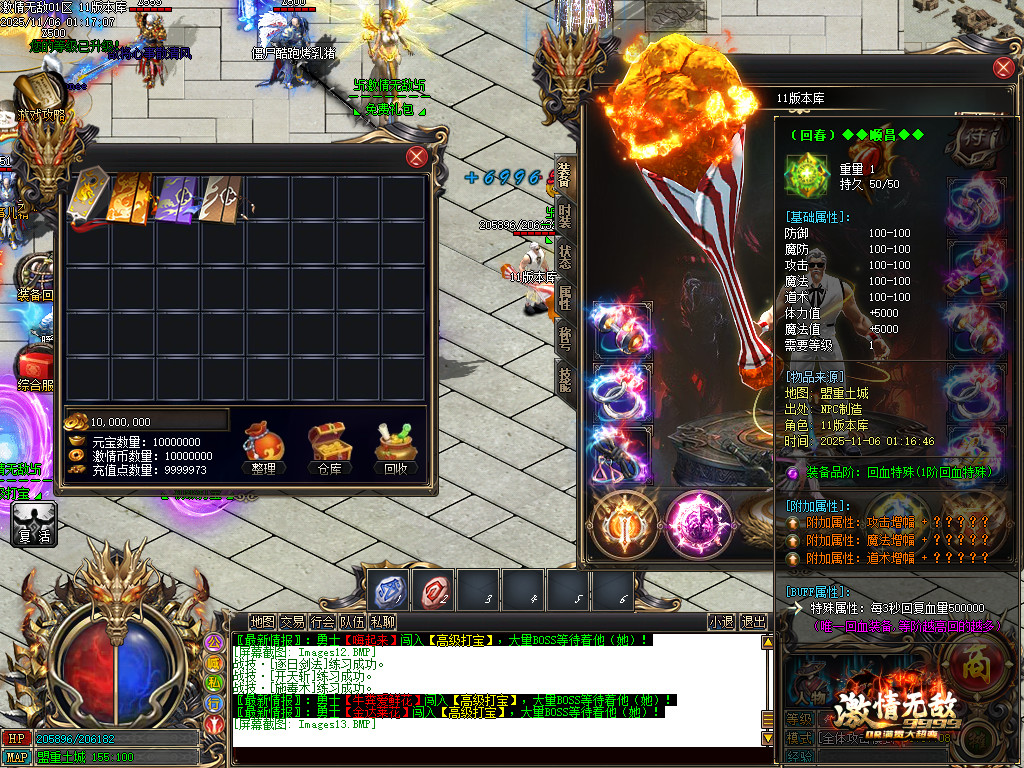Switch chat to the 私聊 private channel
The image size is (1024, 768).
point(382,622)
